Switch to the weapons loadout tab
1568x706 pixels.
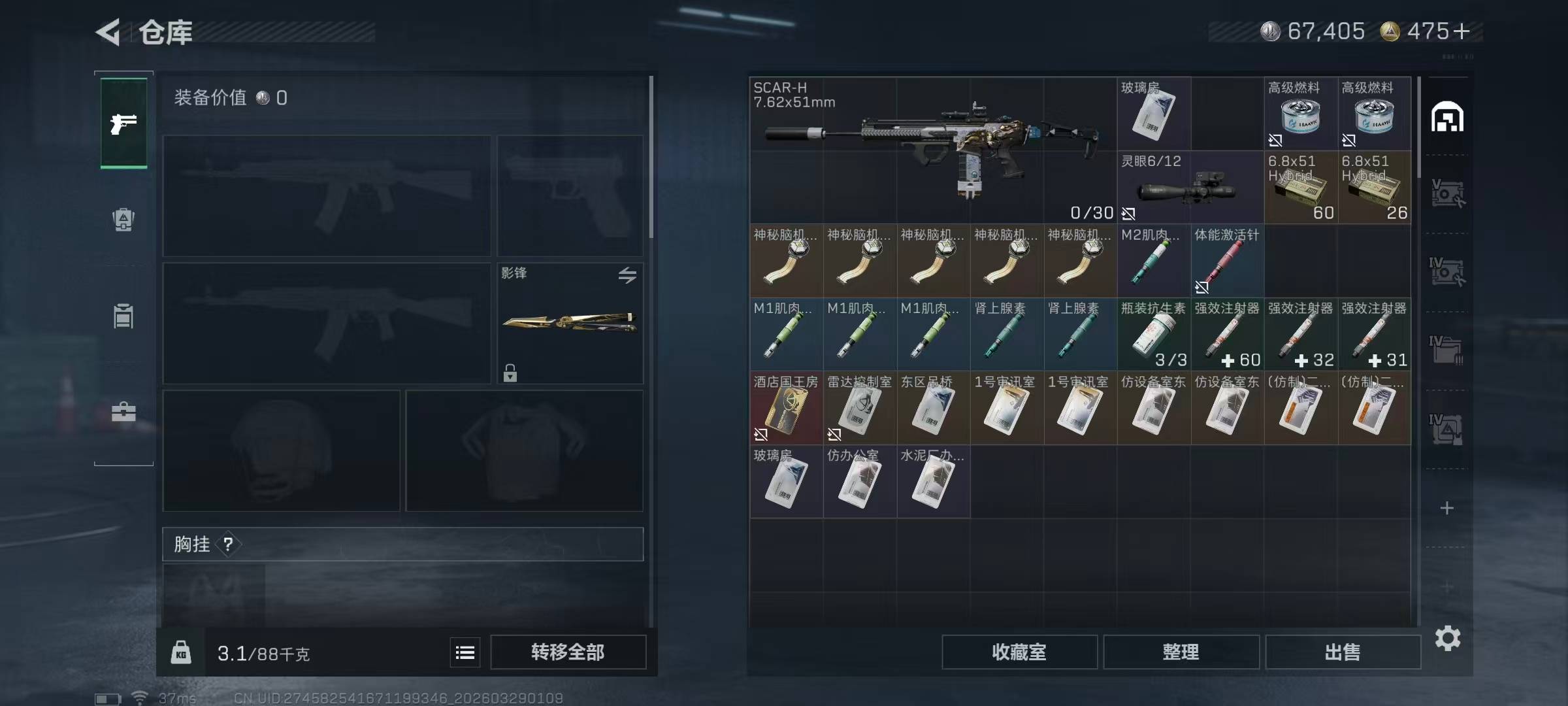[123, 123]
